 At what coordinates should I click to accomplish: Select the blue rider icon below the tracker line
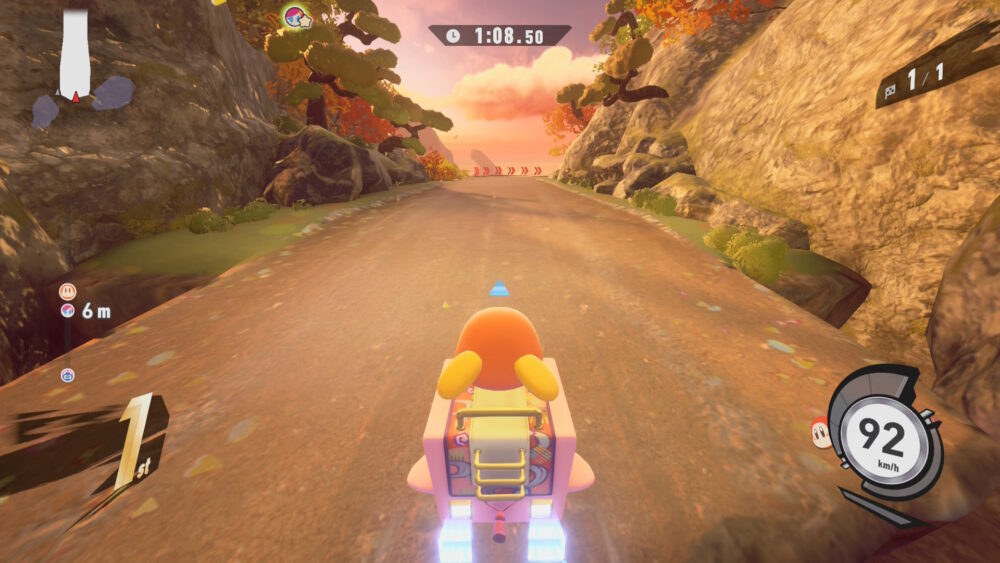pos(67,375)
